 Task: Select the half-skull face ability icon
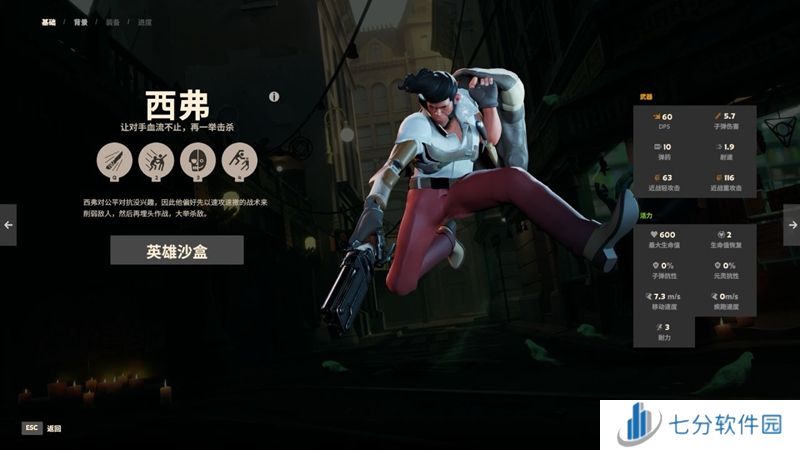[198, 160]
